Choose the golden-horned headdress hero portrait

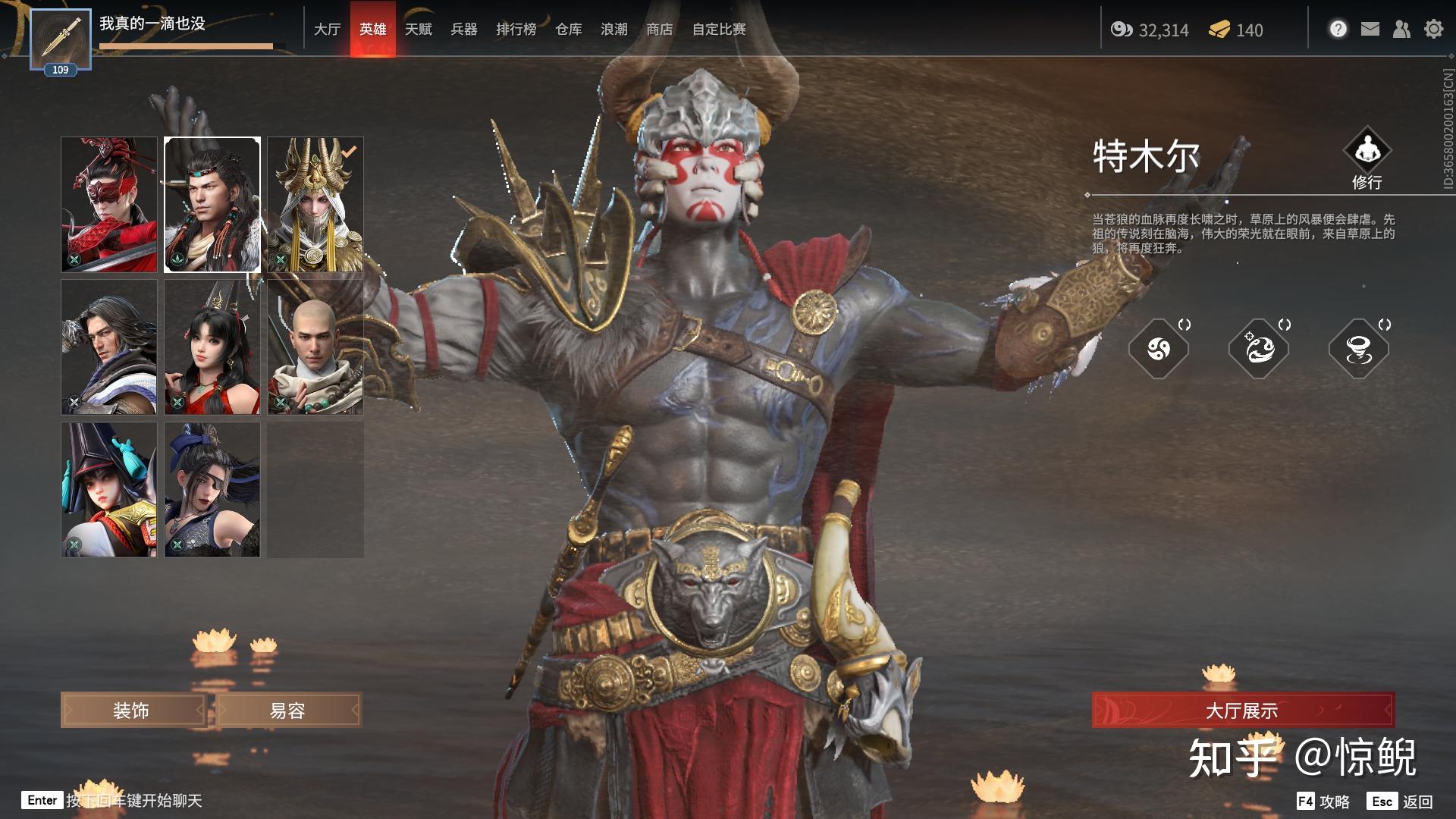315,205
